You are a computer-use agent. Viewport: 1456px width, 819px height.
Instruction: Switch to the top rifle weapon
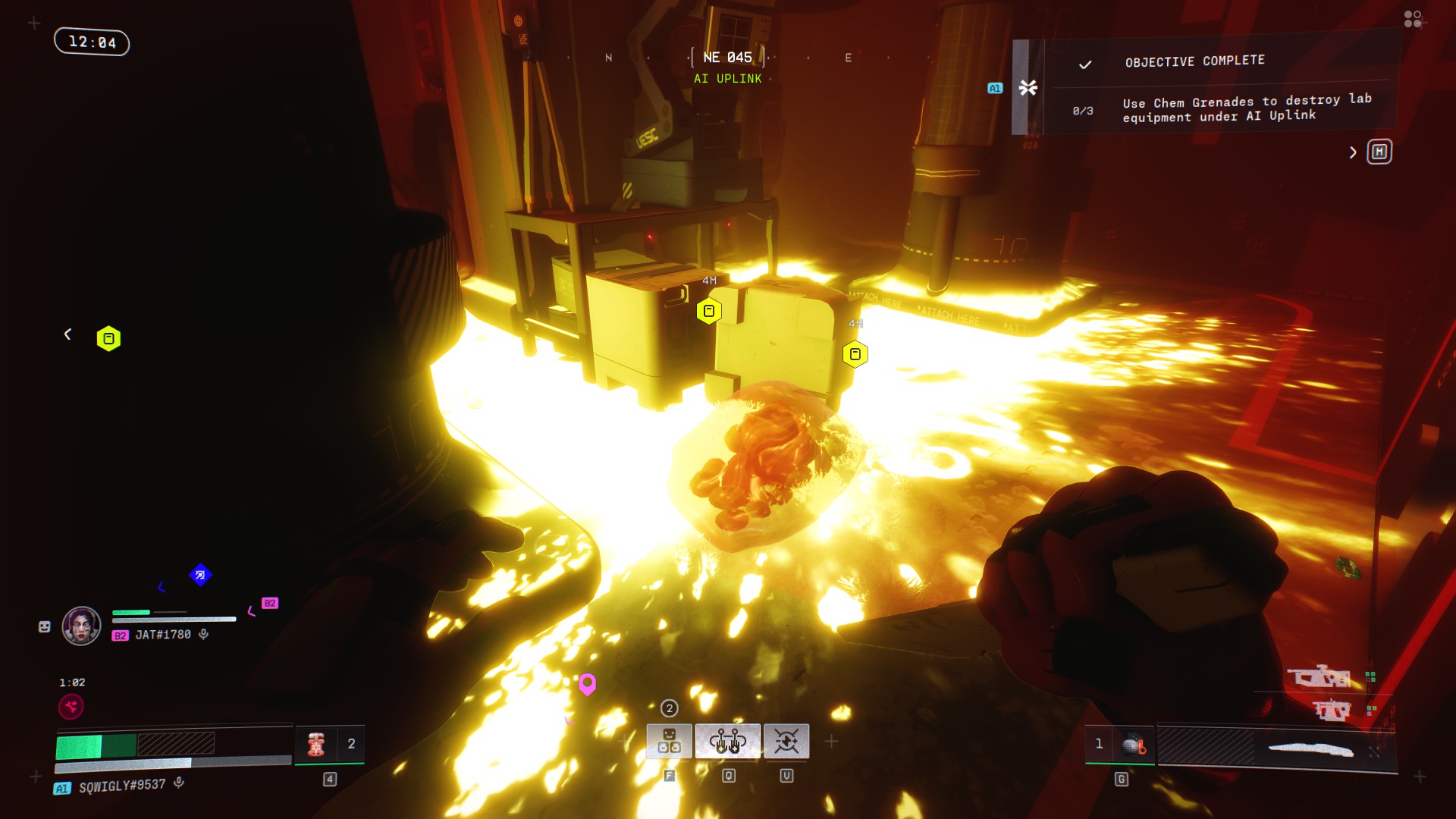pyautogui.click(x=1322, y=676)
